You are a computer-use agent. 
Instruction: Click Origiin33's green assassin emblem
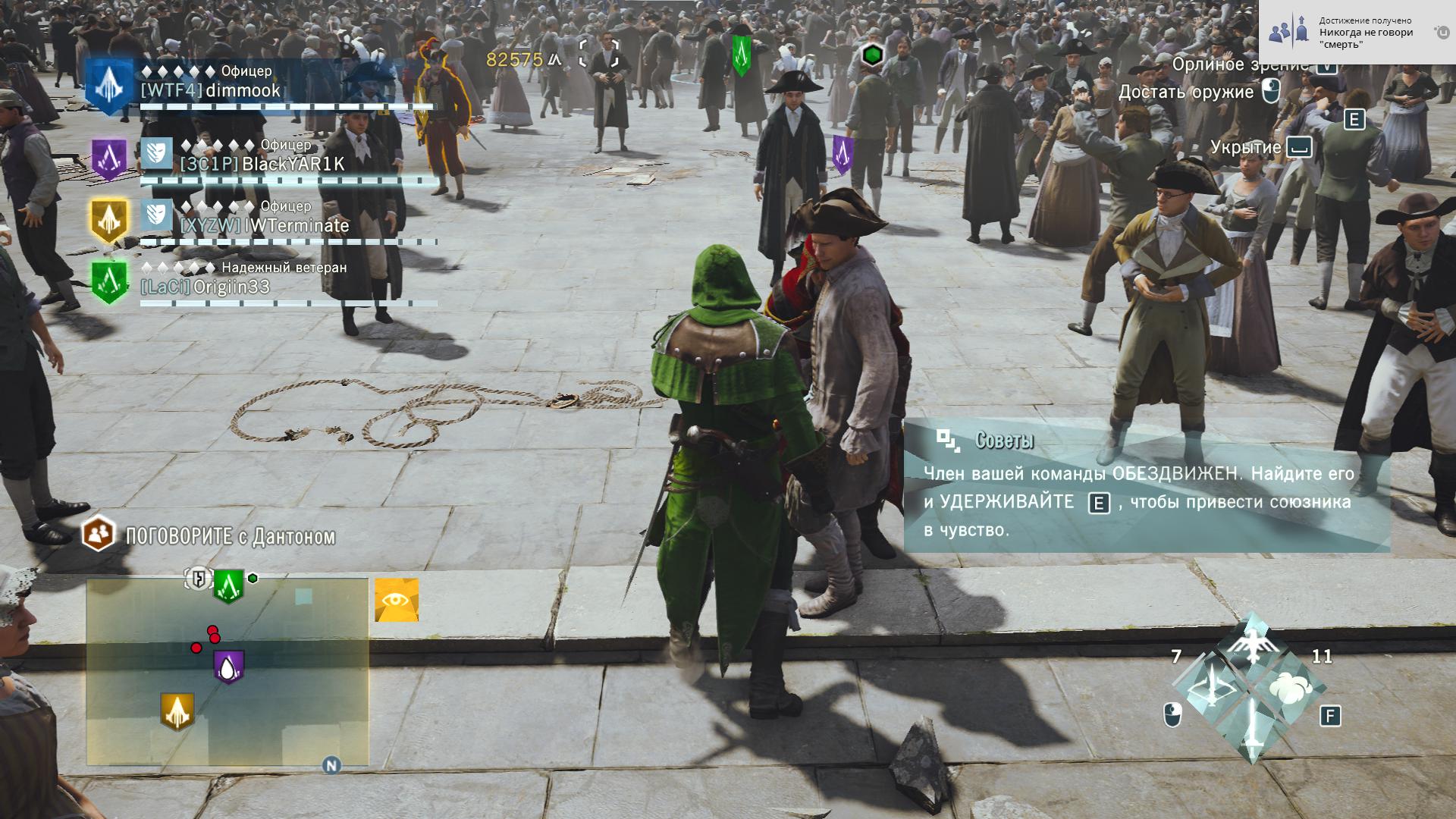coord(109,282)
